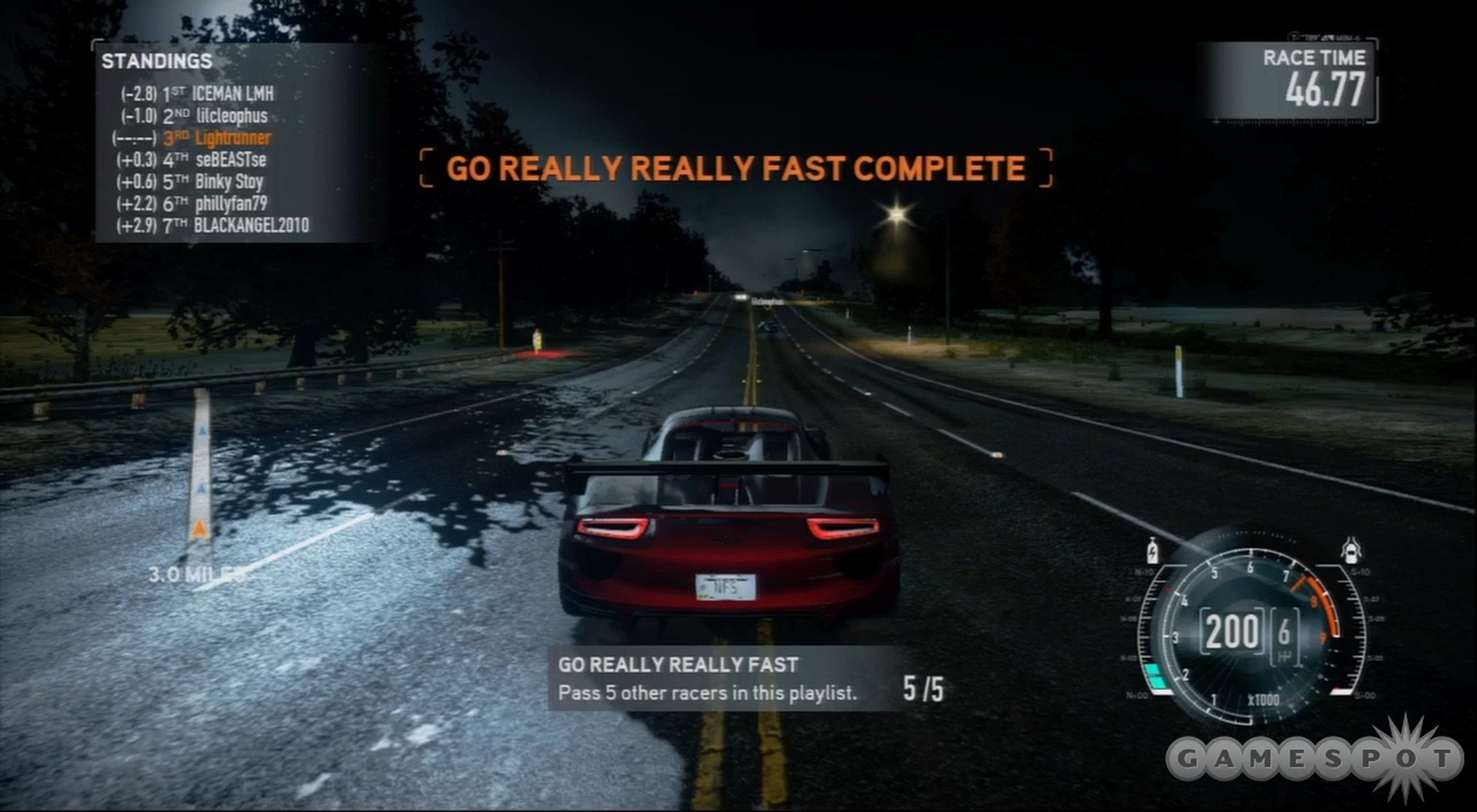Select the highlighted Lightrunner standings row
Screen dimensions: 1477x812
click(232, 138)
